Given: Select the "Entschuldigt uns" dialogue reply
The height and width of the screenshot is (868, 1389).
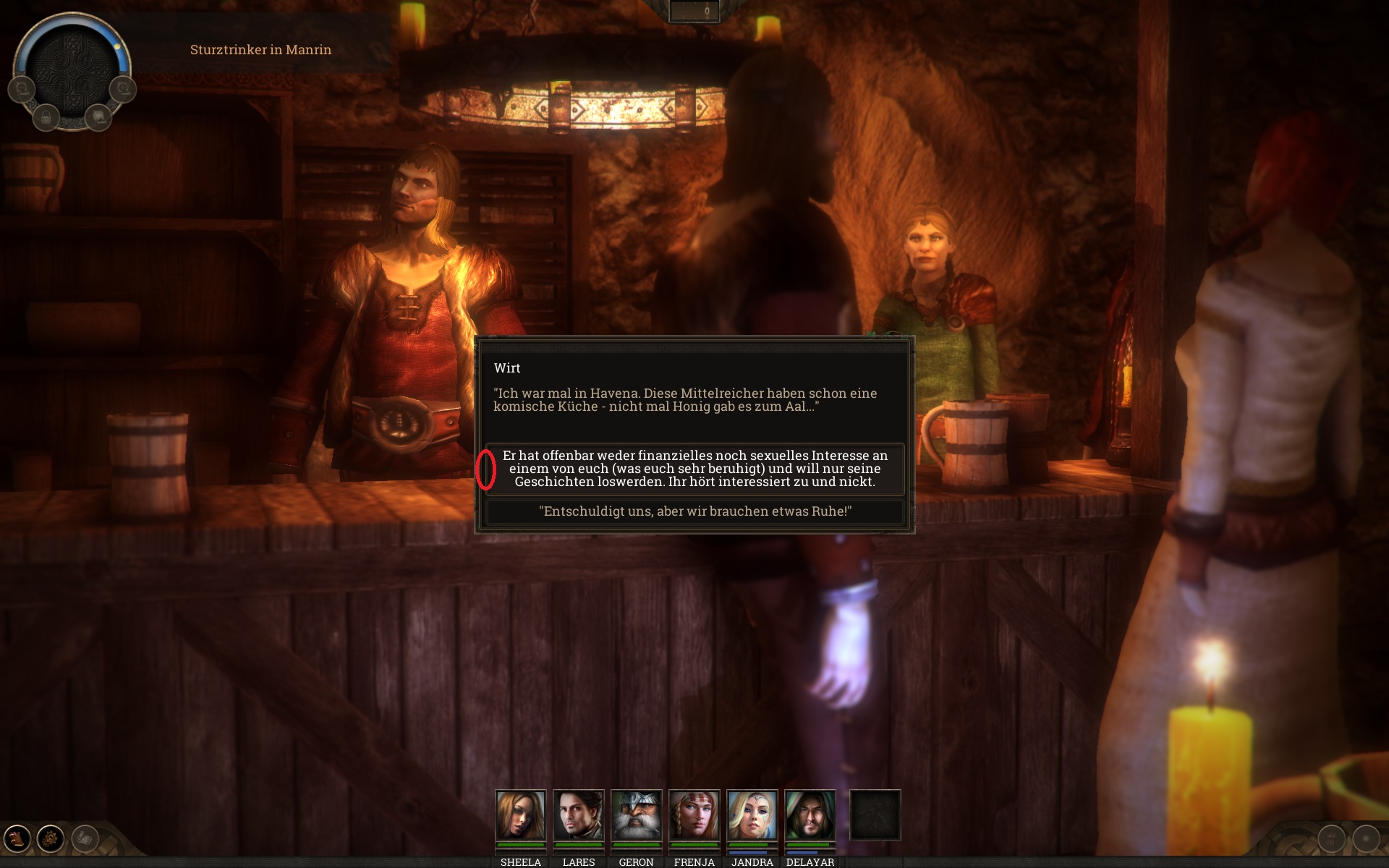Looking at the screenshot, I should (694, 511).
